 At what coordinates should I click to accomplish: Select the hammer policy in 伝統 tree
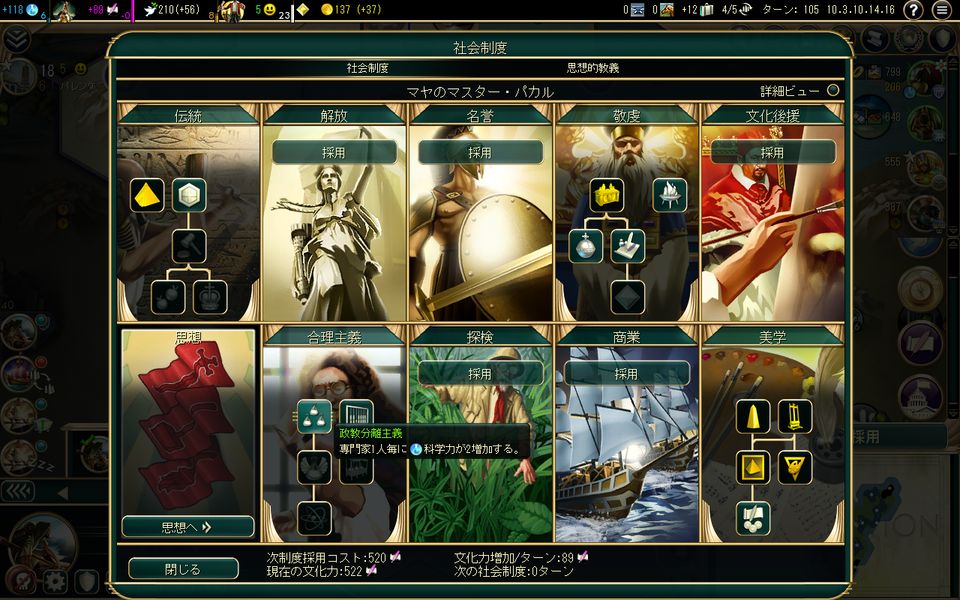pos(189,246)
